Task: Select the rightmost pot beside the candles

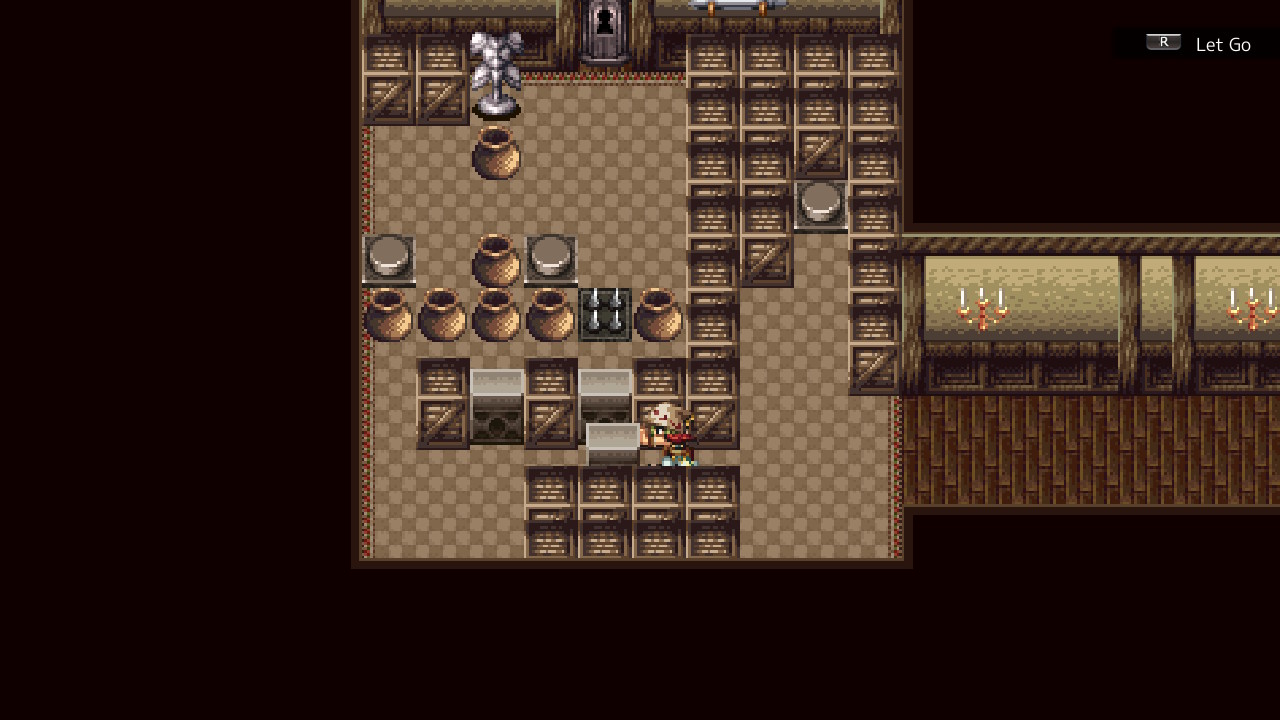Action: point(657,315)
